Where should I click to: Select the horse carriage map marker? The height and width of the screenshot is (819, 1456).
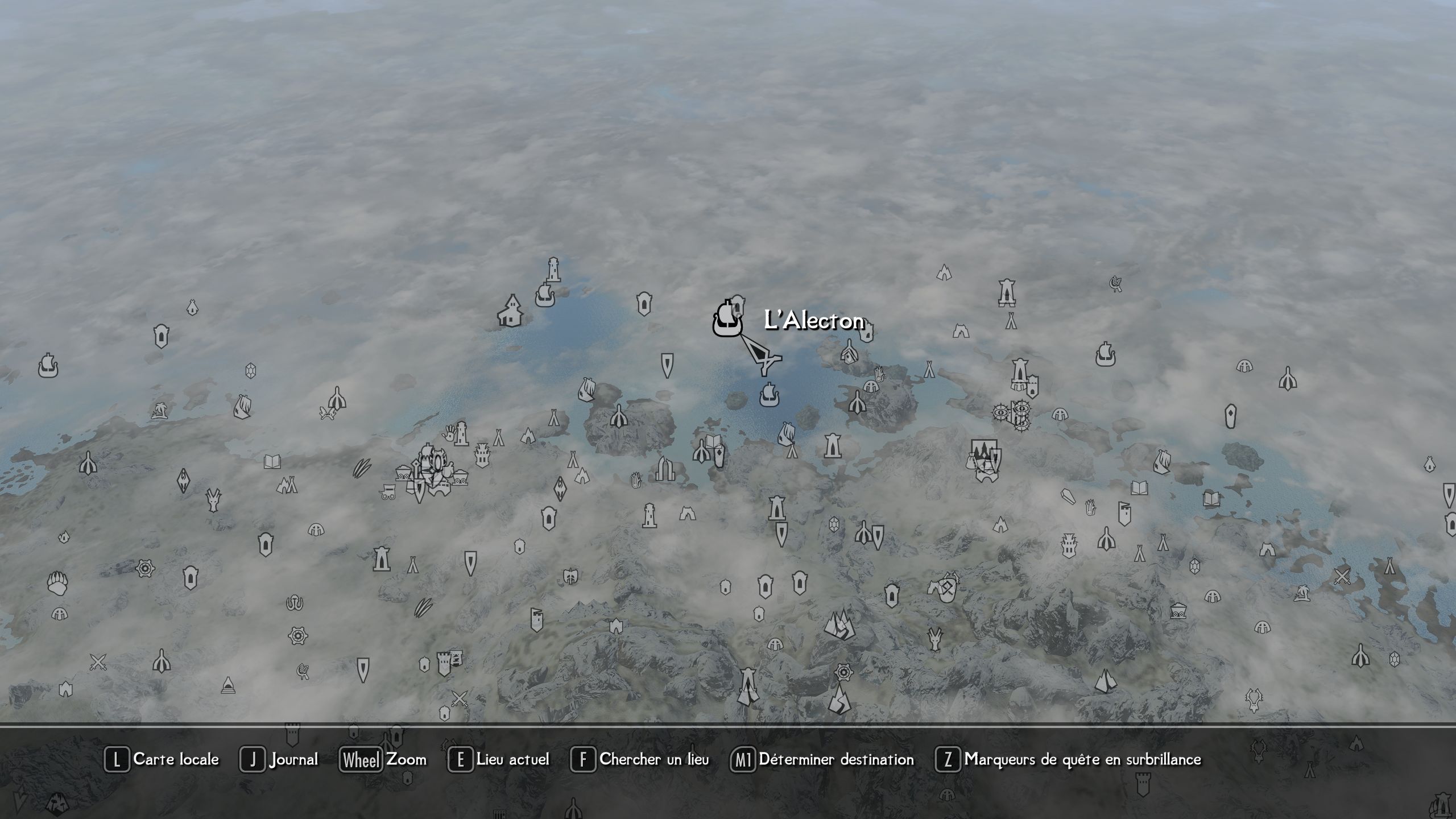point(388,491)
